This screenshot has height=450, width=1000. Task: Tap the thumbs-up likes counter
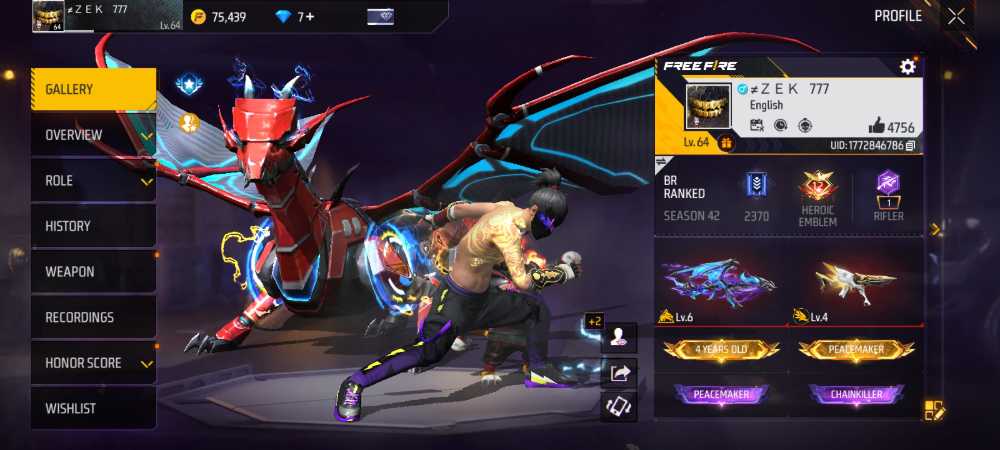pos(891,126)
